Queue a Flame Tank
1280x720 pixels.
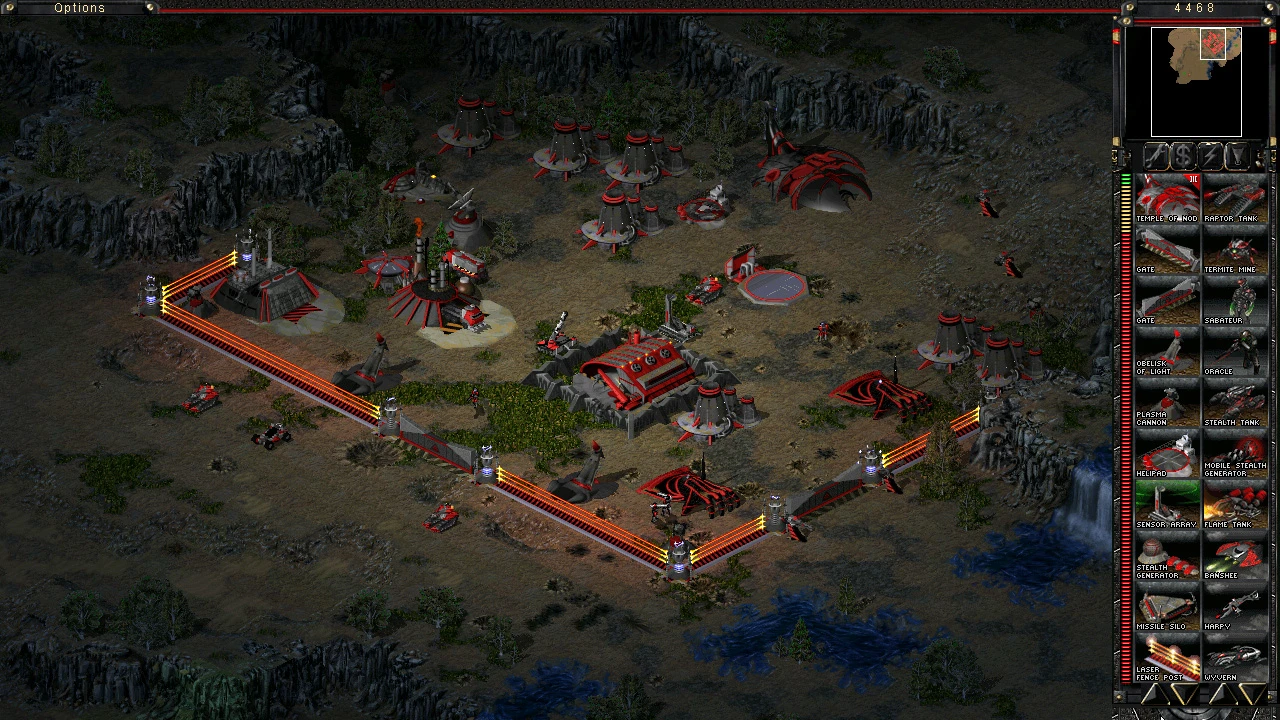pos(1234,504)
